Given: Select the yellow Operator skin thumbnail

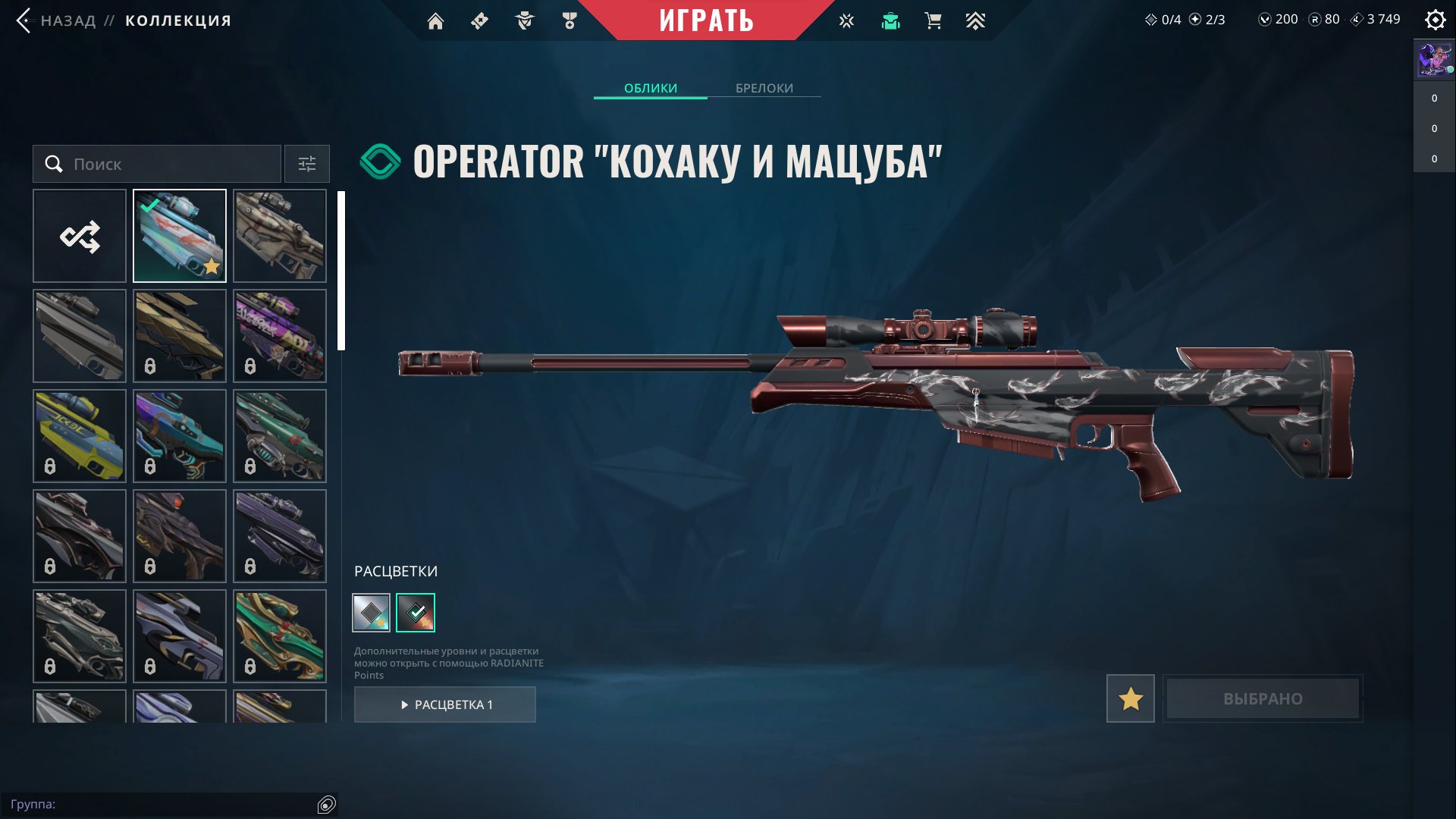Looking at the screenshot, I should (x=79, y=435).
